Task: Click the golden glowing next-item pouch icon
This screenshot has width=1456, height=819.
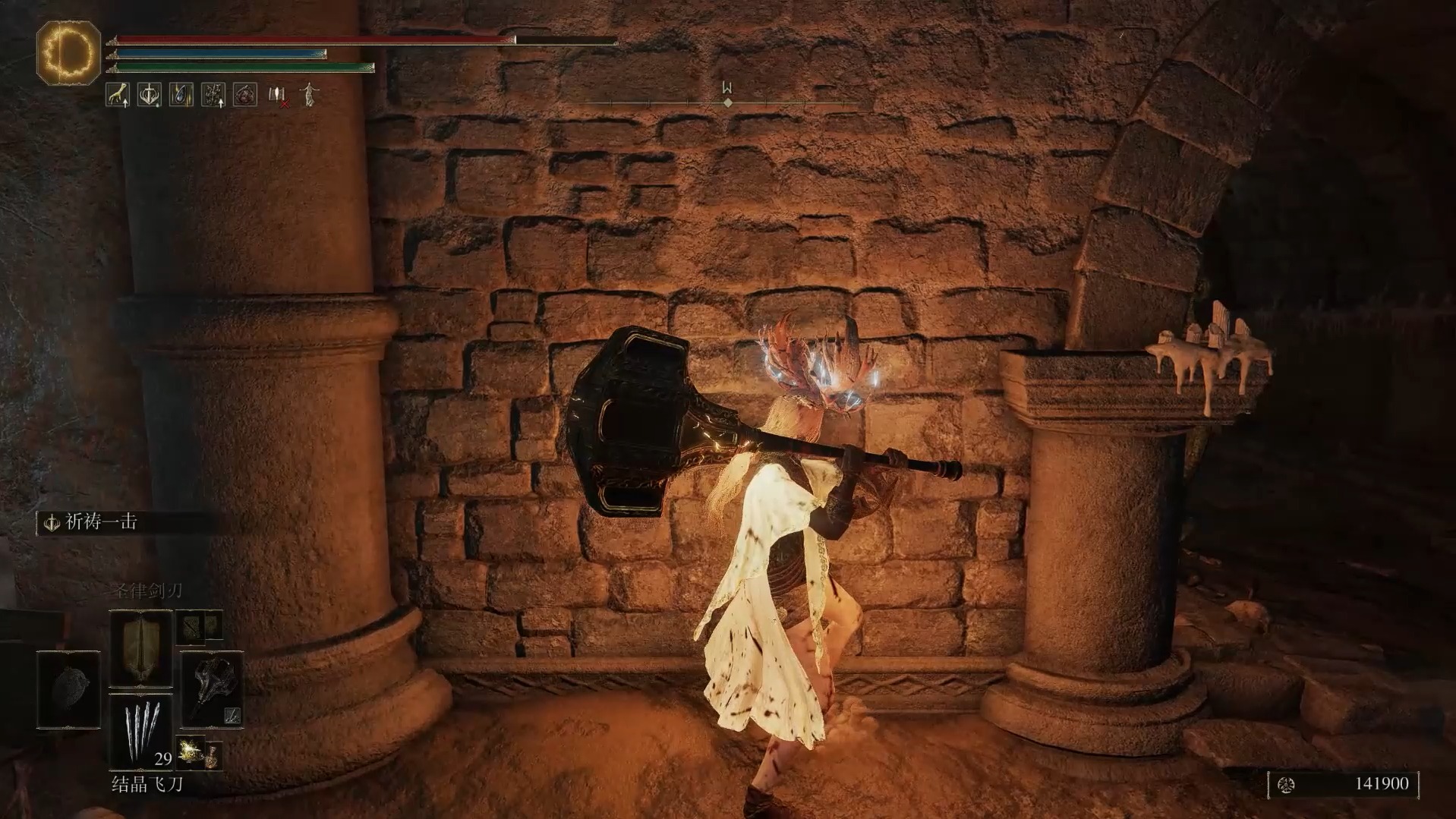Action: tap(191, 752)
